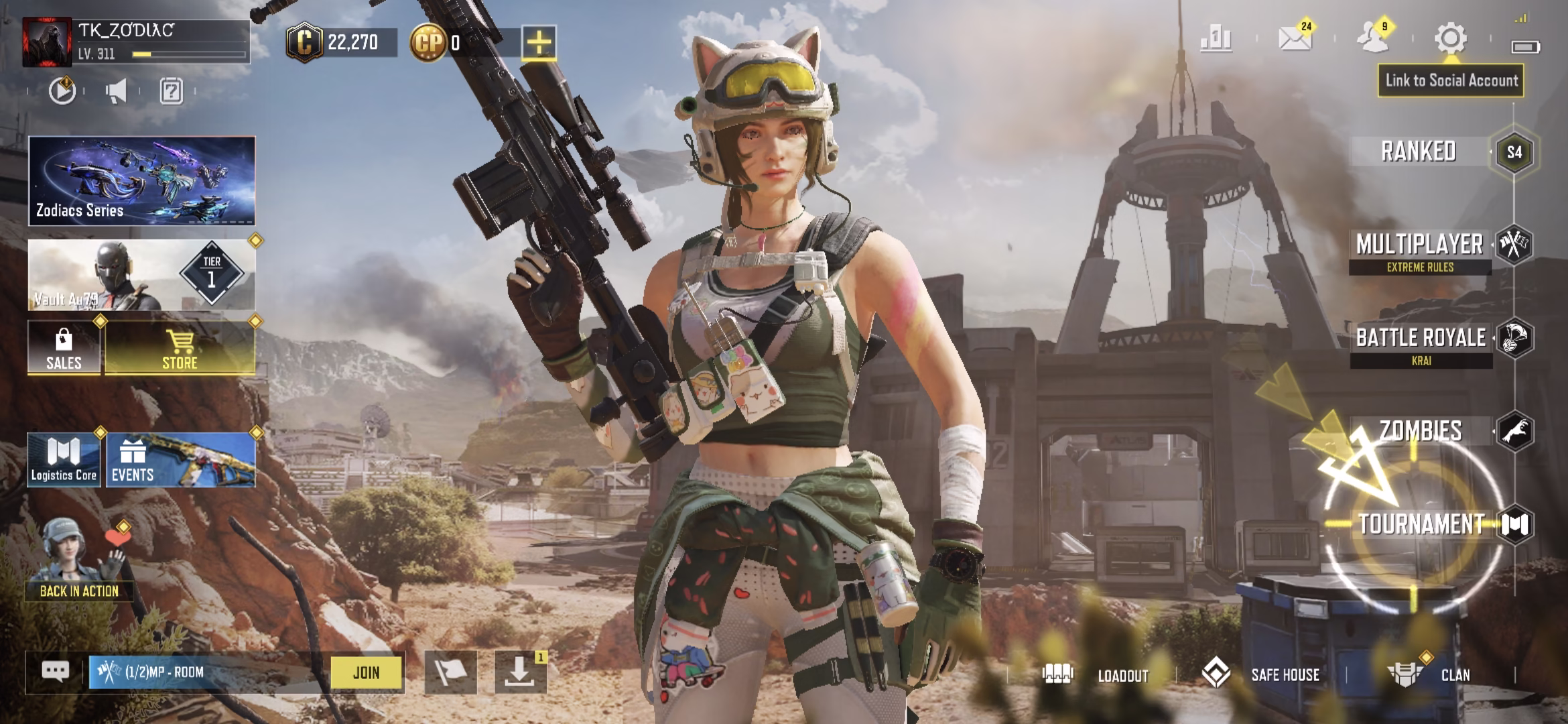Open the Events panel
The image size is (1568, 724).
tap(180, 460)
